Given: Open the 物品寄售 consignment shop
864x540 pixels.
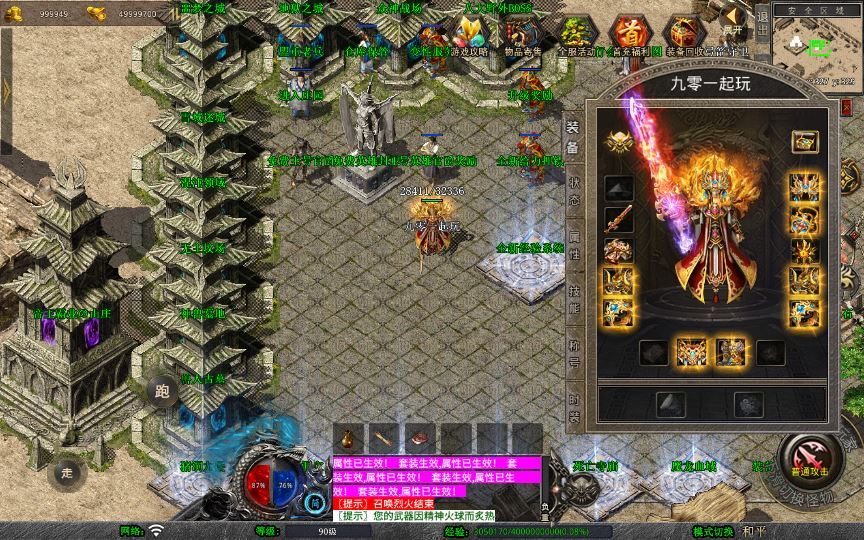Looking at the screenshot, I should [521, 34].
